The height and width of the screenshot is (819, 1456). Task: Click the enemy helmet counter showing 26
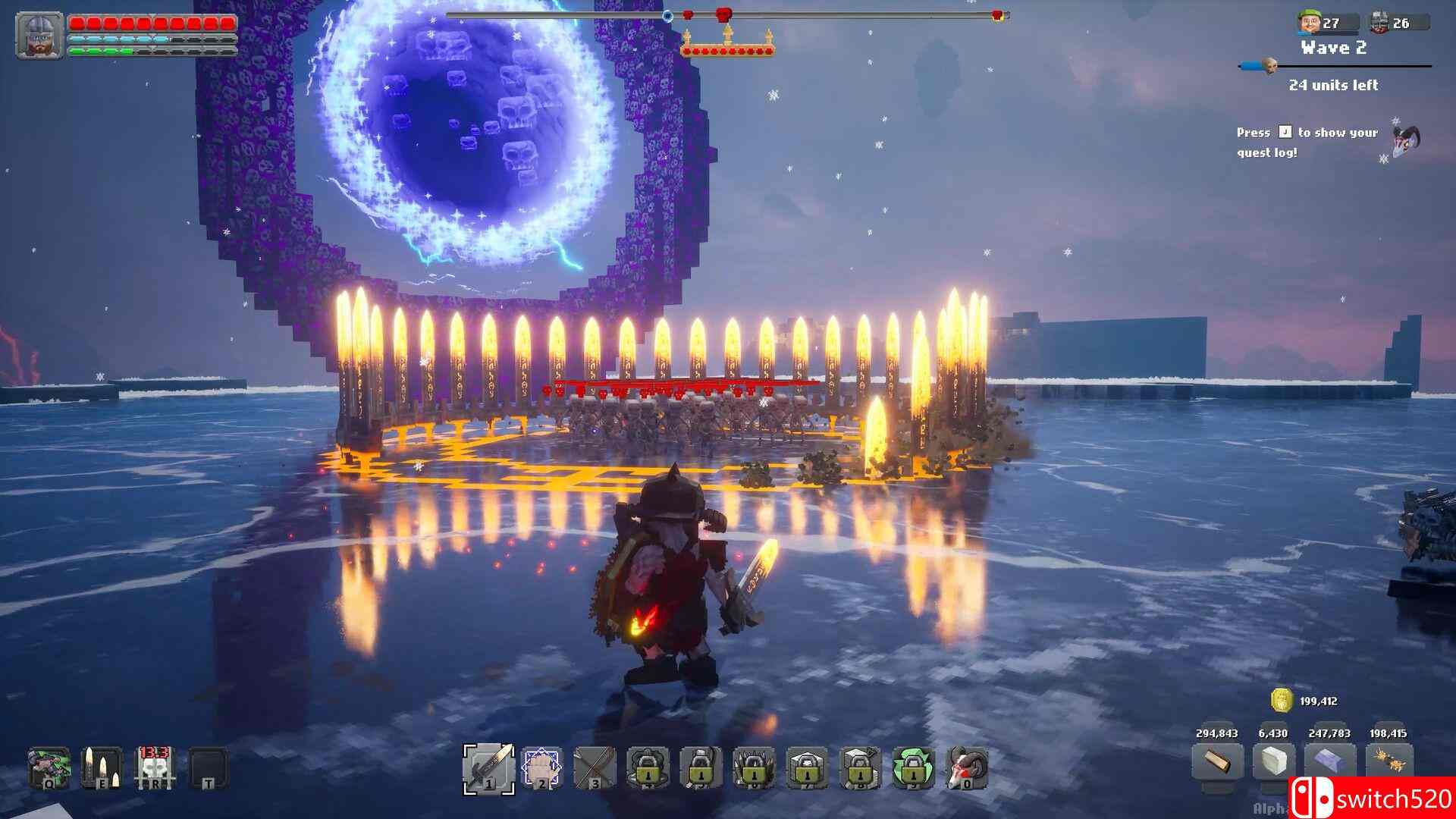[x=1380, y=22]
